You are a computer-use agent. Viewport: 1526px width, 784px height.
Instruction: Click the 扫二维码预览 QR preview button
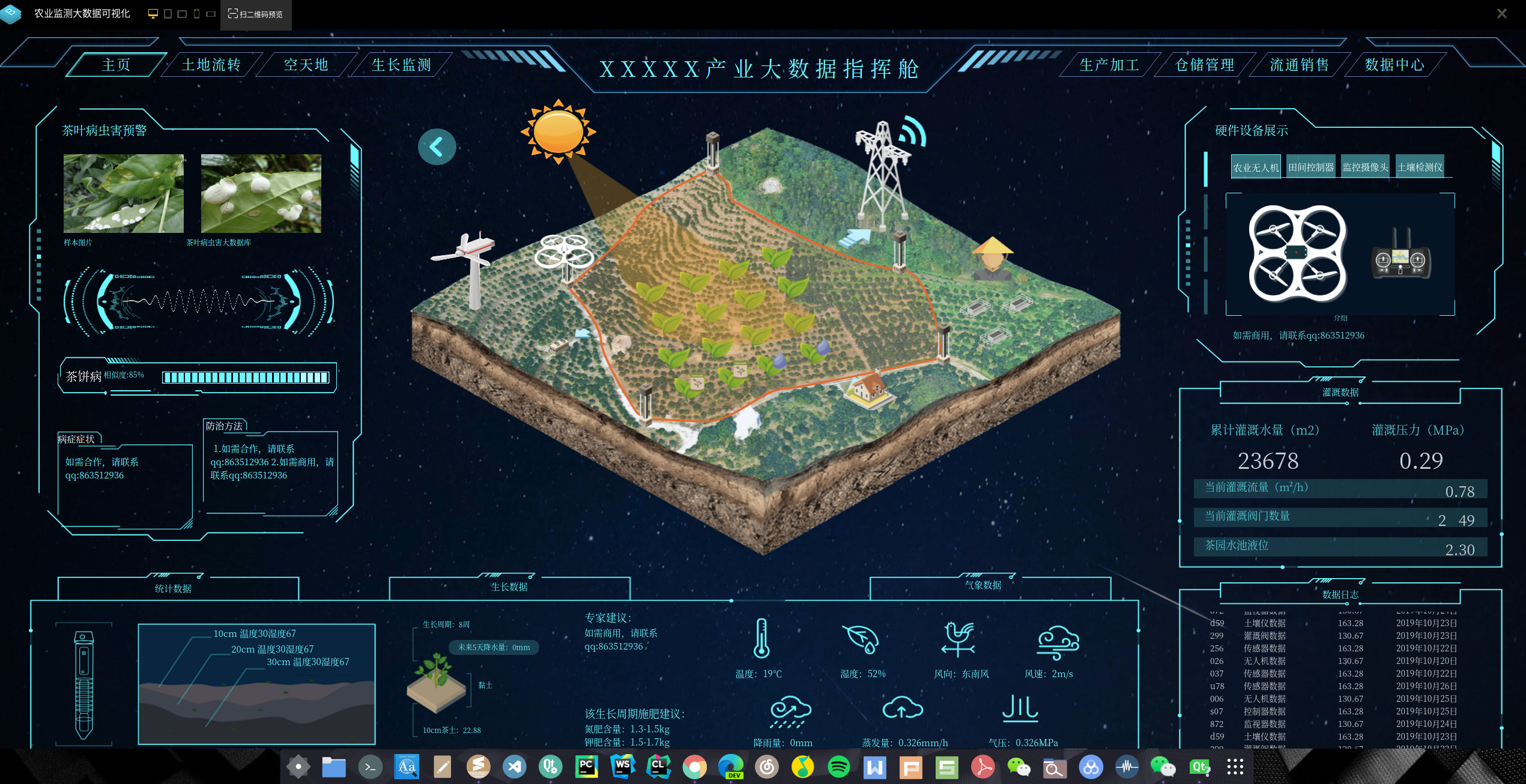256,14
